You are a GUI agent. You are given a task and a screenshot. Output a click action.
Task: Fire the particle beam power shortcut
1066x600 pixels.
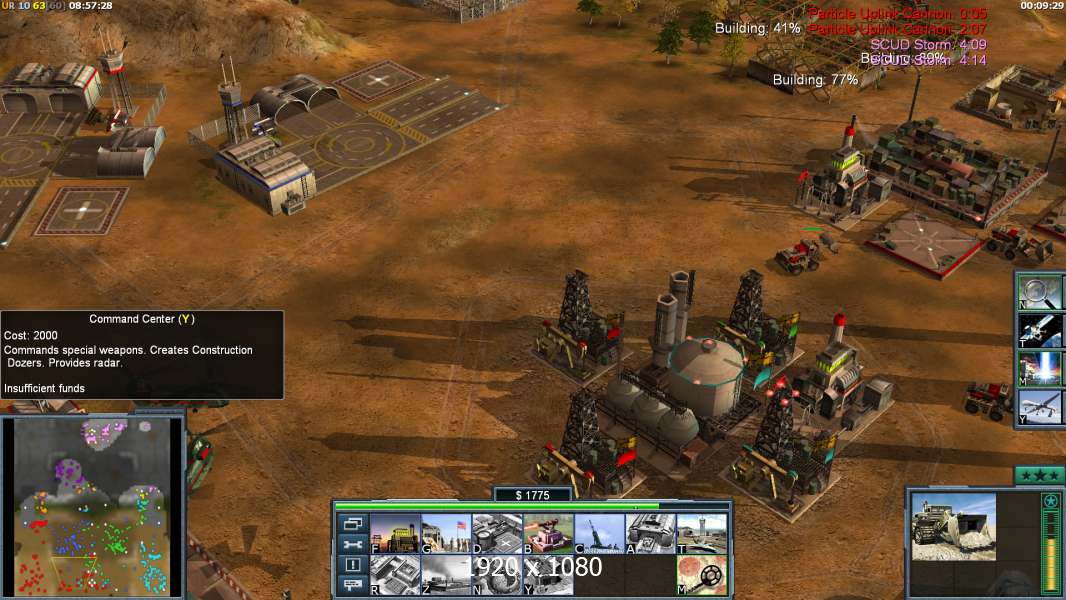tap(1042, 368)
